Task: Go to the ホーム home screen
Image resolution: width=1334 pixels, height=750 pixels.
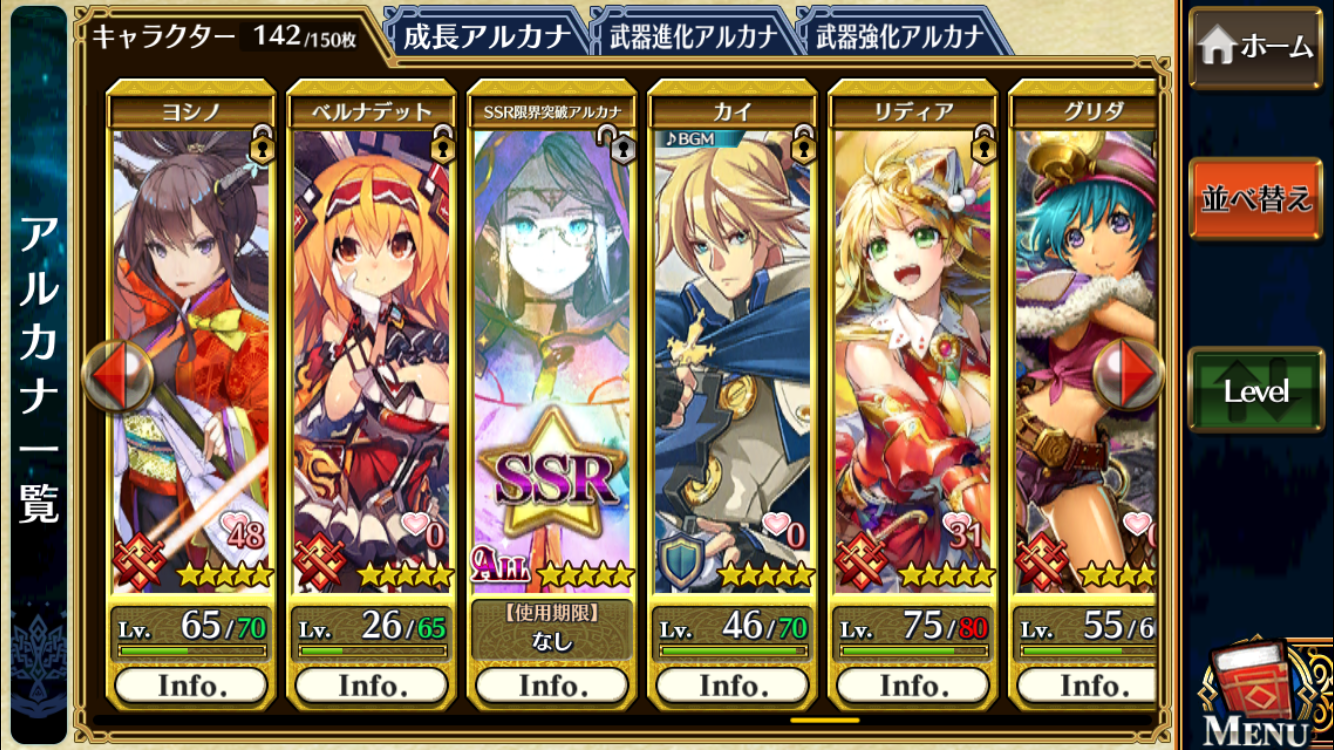Action: pos(1255,47)
